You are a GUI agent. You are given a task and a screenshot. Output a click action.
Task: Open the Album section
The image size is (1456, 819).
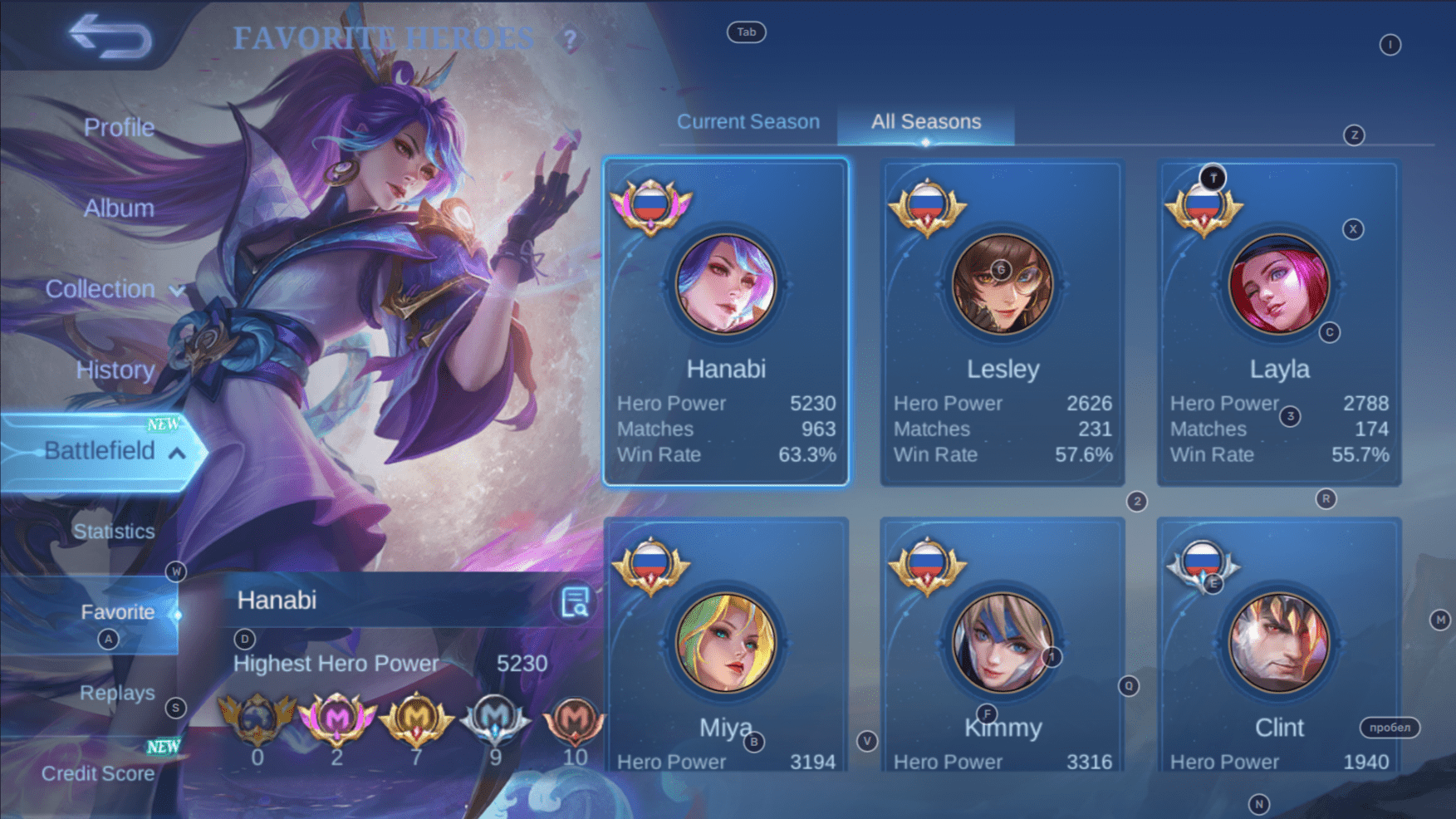pyautogui.click(x=119, y=208)
